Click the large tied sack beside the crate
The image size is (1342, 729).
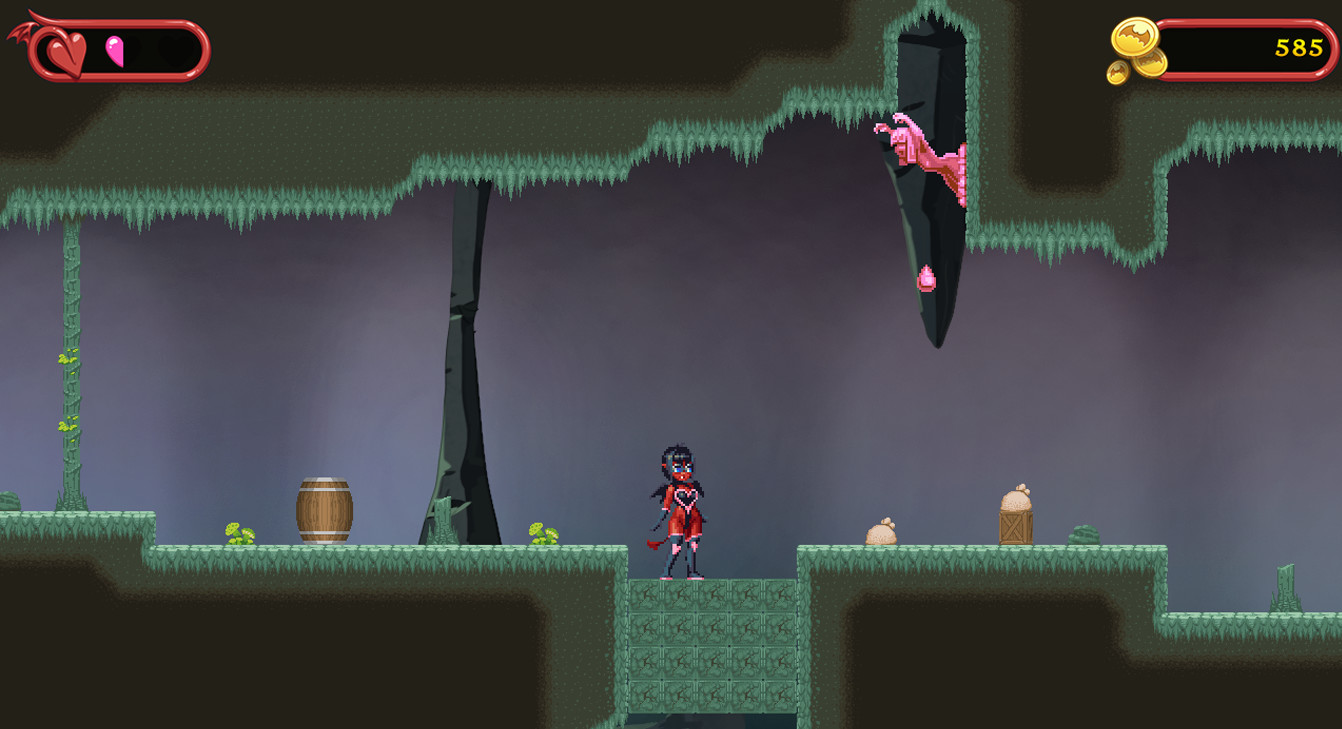1015,502
